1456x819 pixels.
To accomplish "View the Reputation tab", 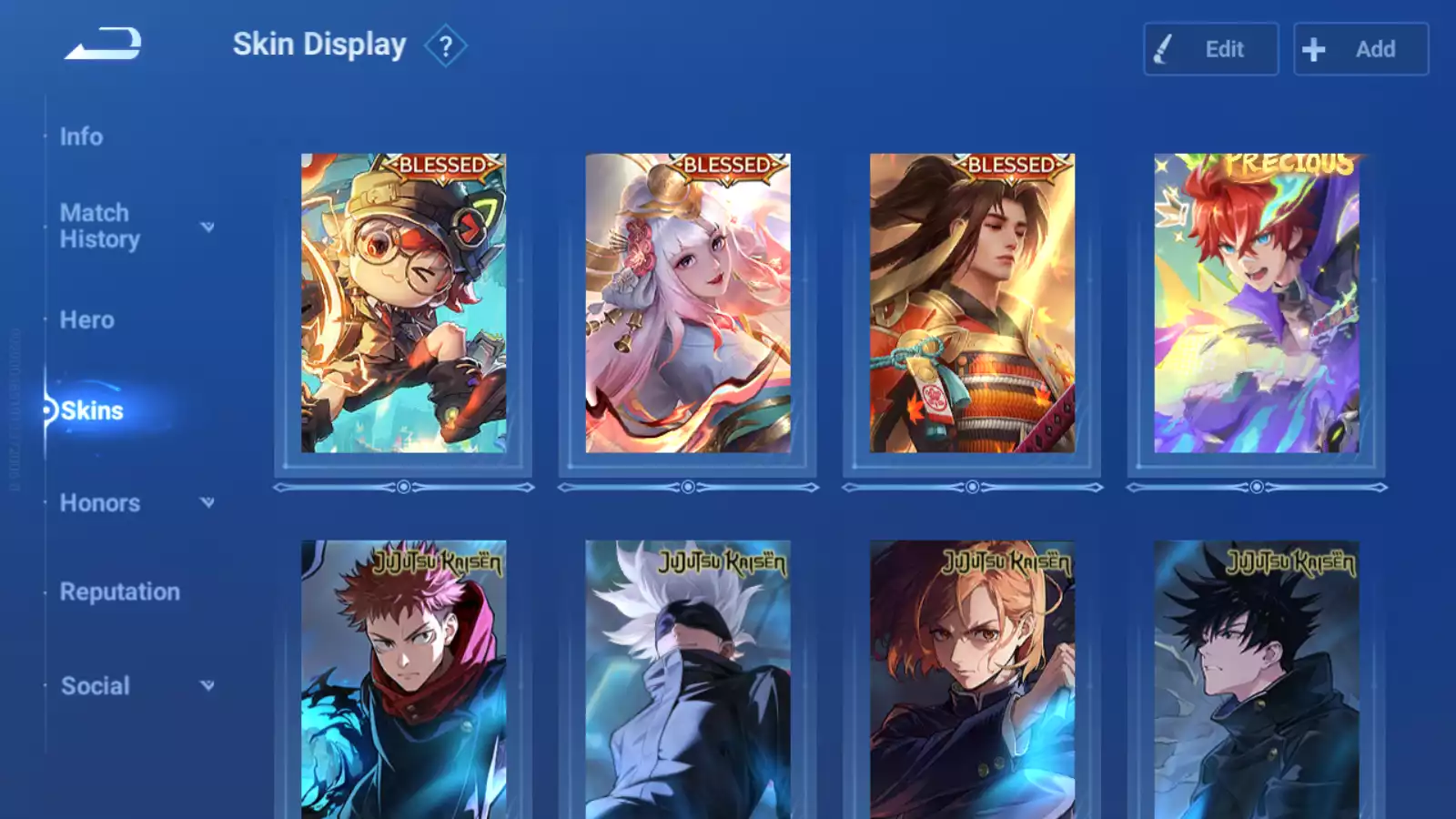I will tap(119, 592).
